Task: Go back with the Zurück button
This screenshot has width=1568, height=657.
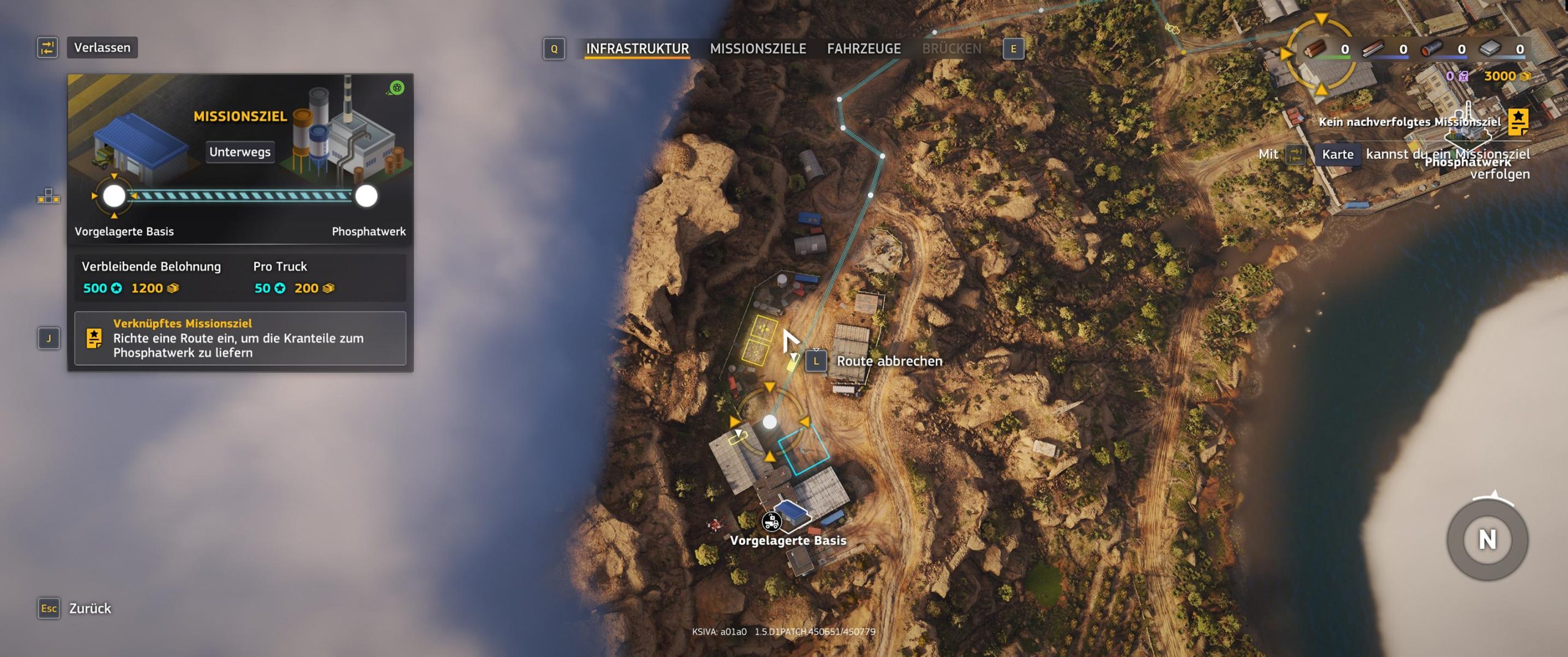Action: coord(89,608)
